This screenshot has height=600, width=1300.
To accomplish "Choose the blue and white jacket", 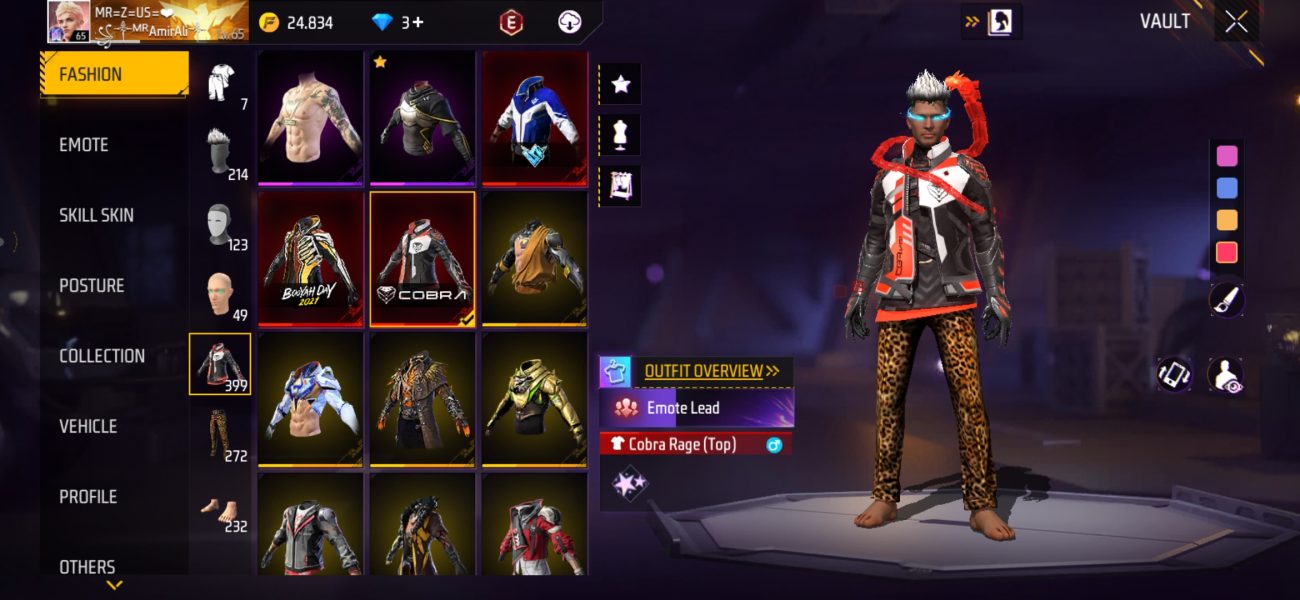I will coord(533,117).
